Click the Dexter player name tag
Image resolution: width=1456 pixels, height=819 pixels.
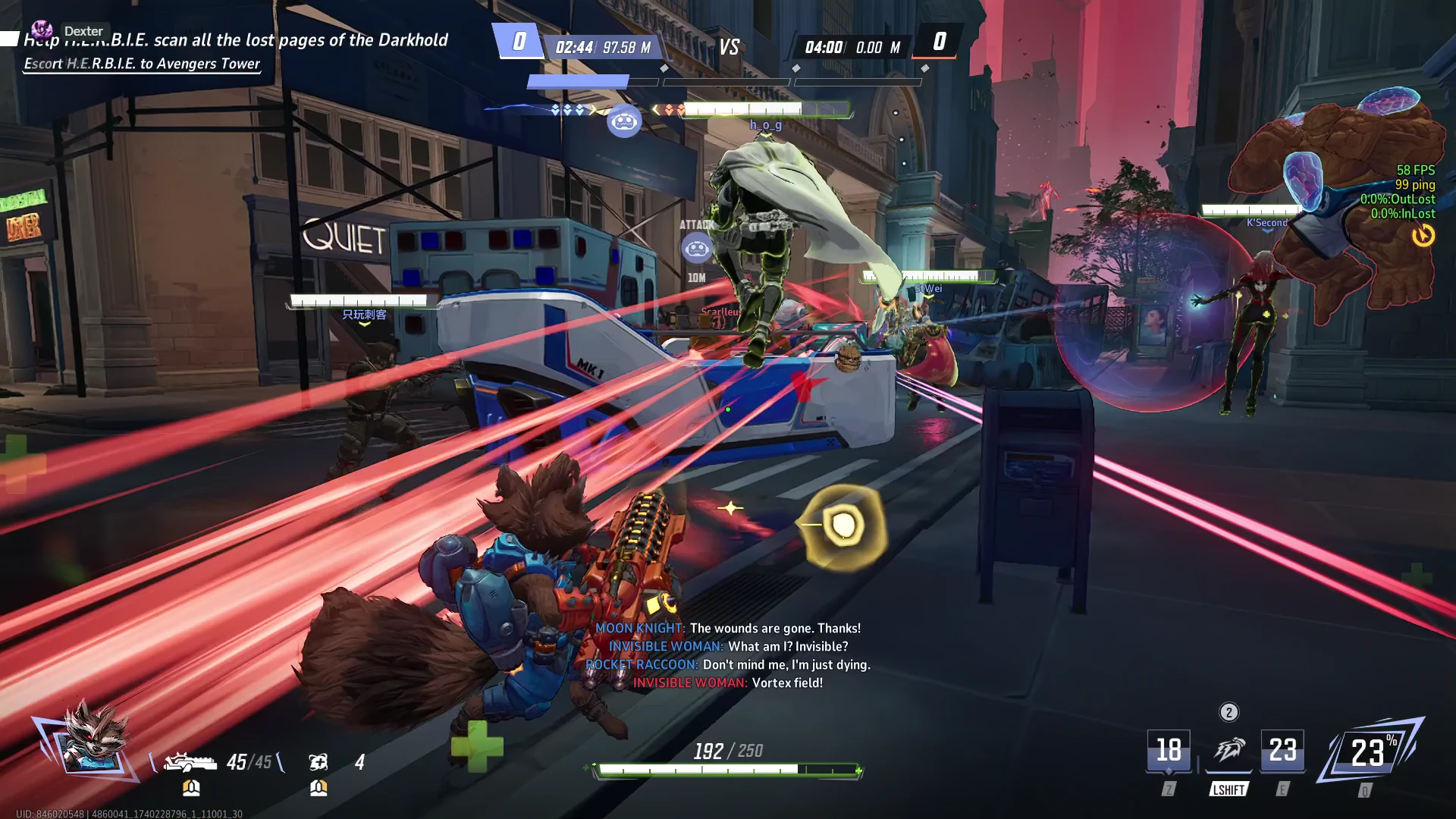(x=83, y=31)
